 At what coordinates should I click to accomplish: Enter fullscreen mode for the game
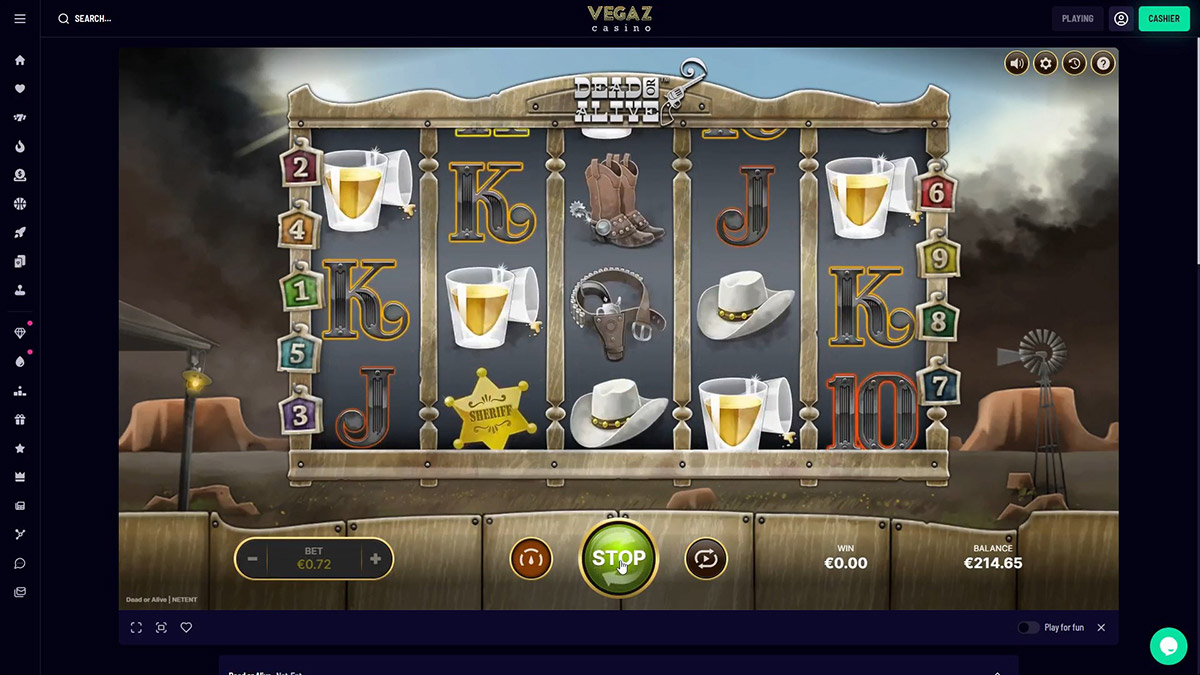coord(136,628)
